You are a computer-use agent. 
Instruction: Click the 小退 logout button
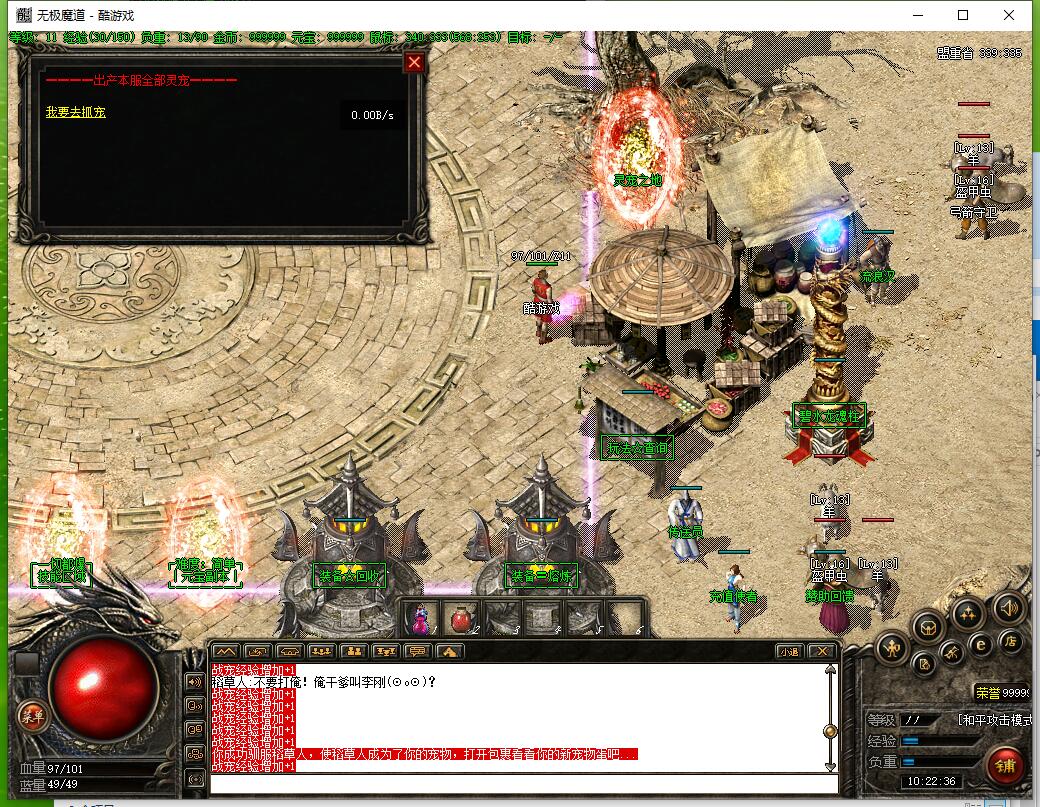pos(789,651)
